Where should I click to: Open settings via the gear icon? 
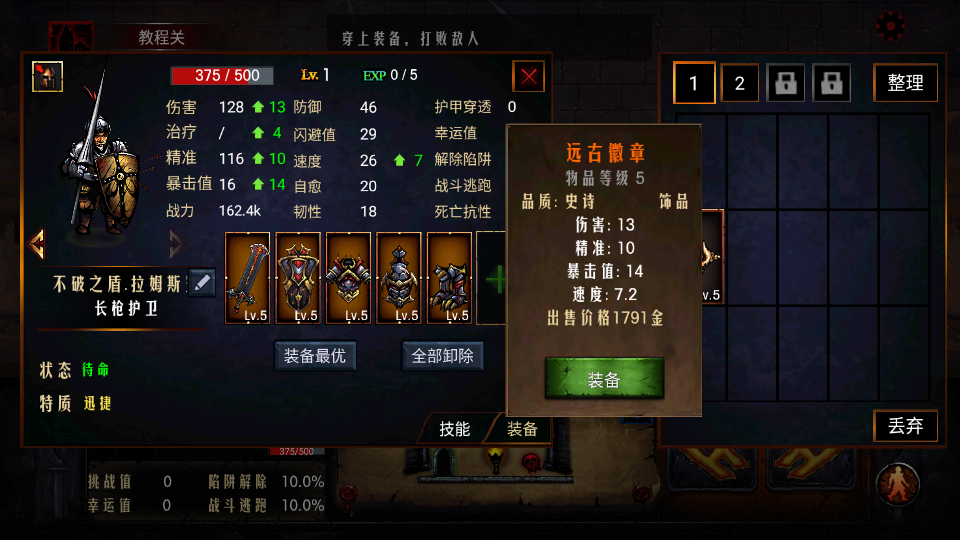890,25
